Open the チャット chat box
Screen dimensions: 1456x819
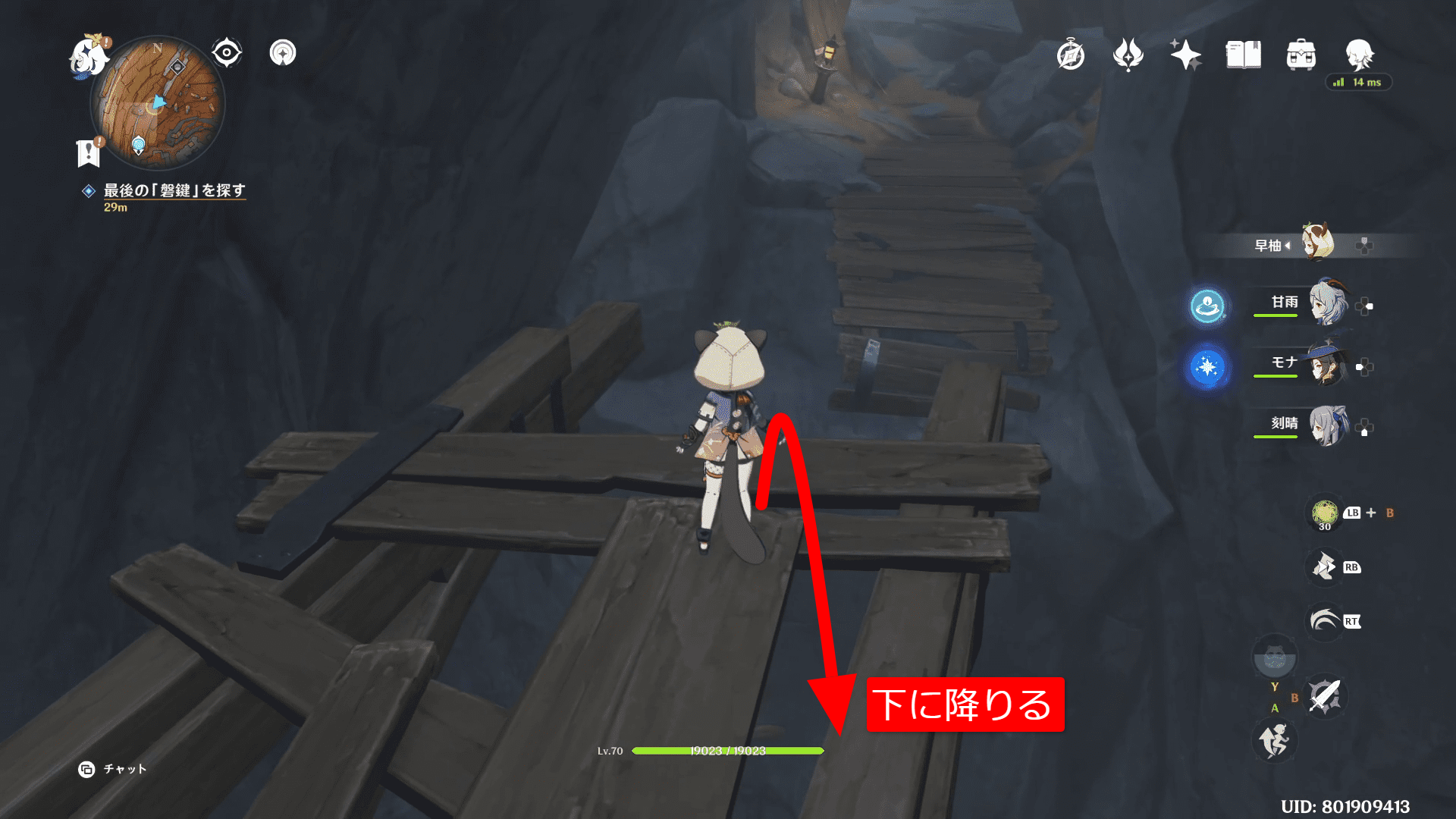(x=113, y=769)
